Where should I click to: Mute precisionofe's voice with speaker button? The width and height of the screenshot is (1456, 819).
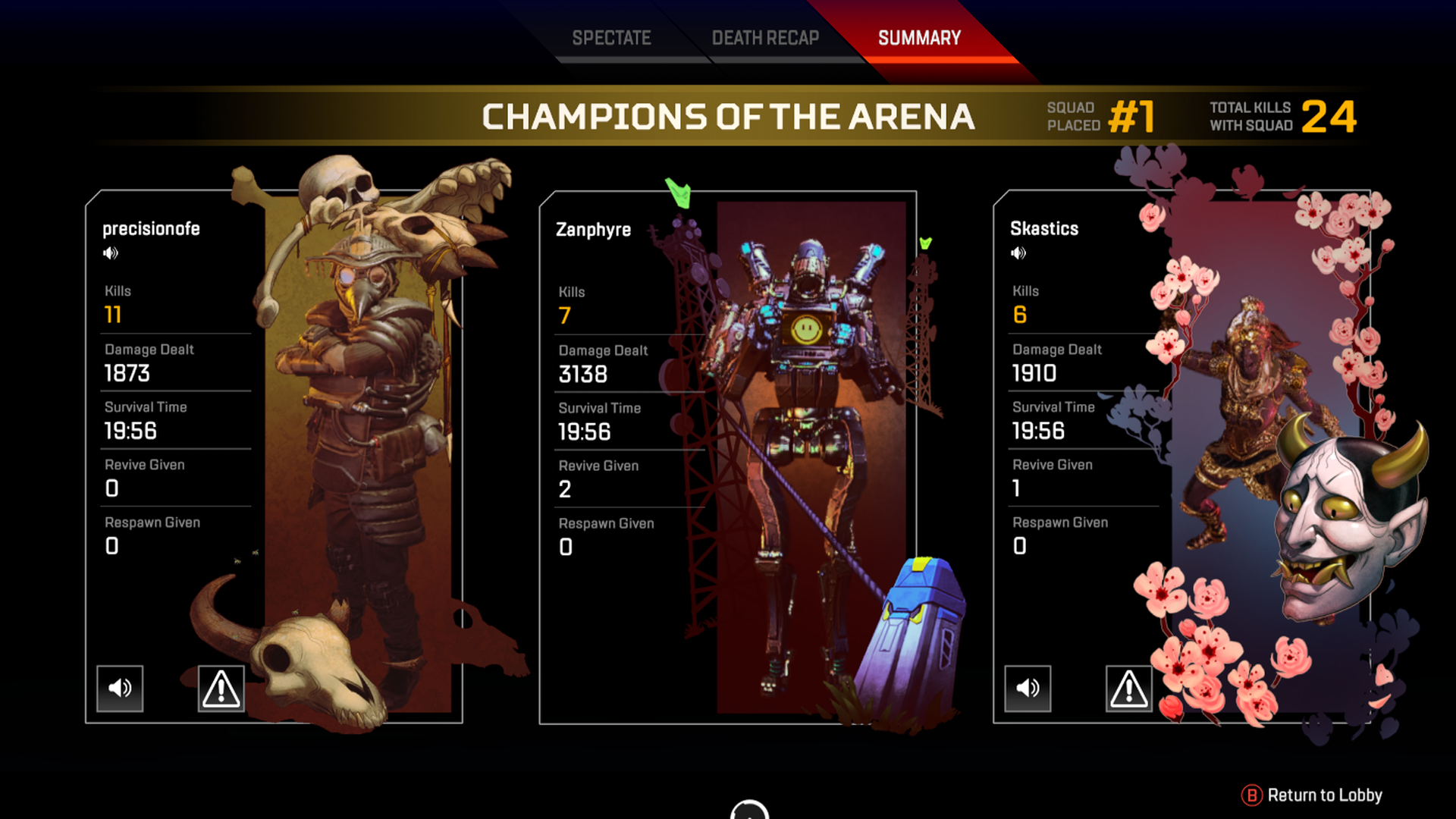(120, 689)
